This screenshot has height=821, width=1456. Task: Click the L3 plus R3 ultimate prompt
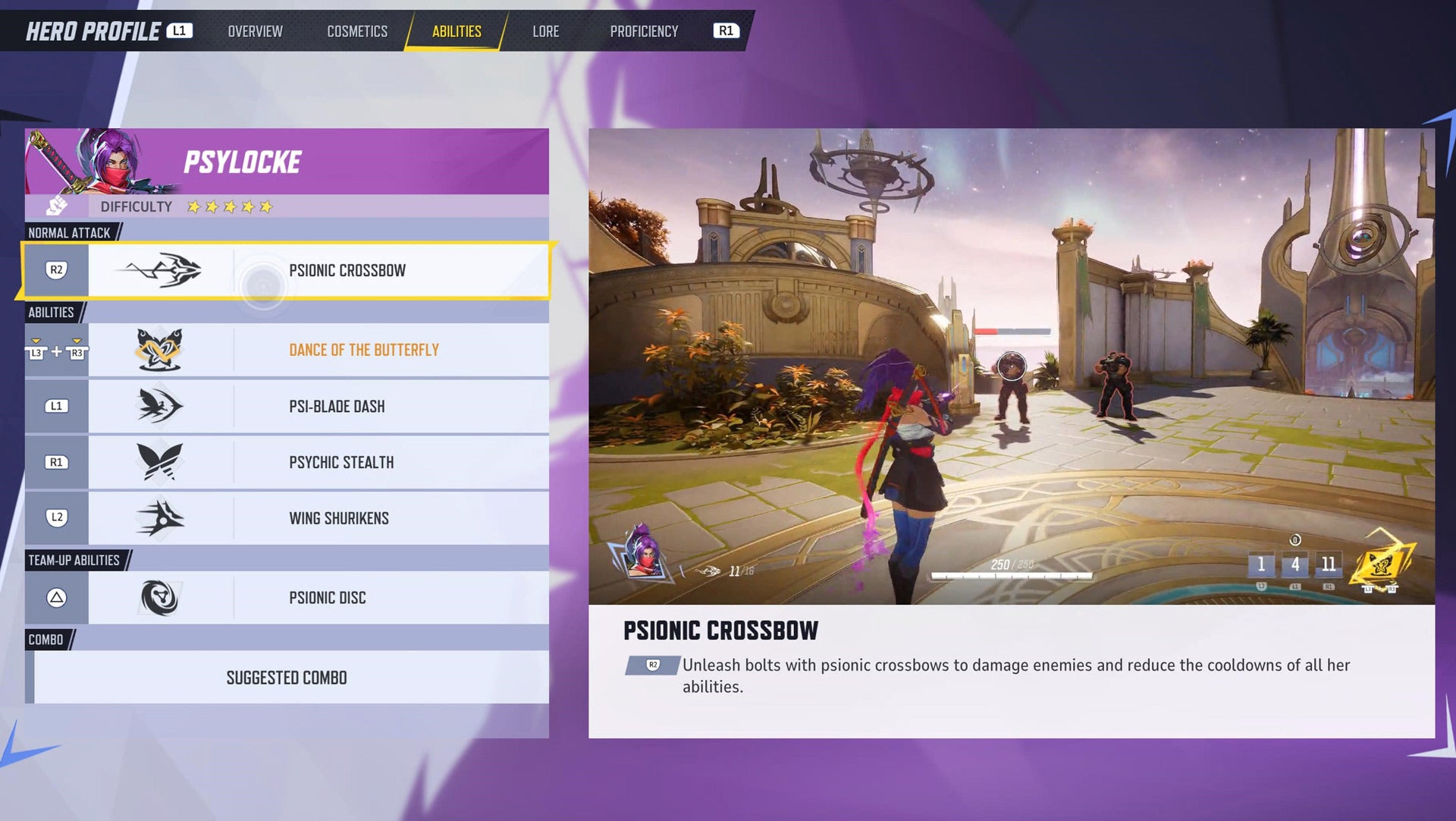pyautogui.click(x=56, y=349)
